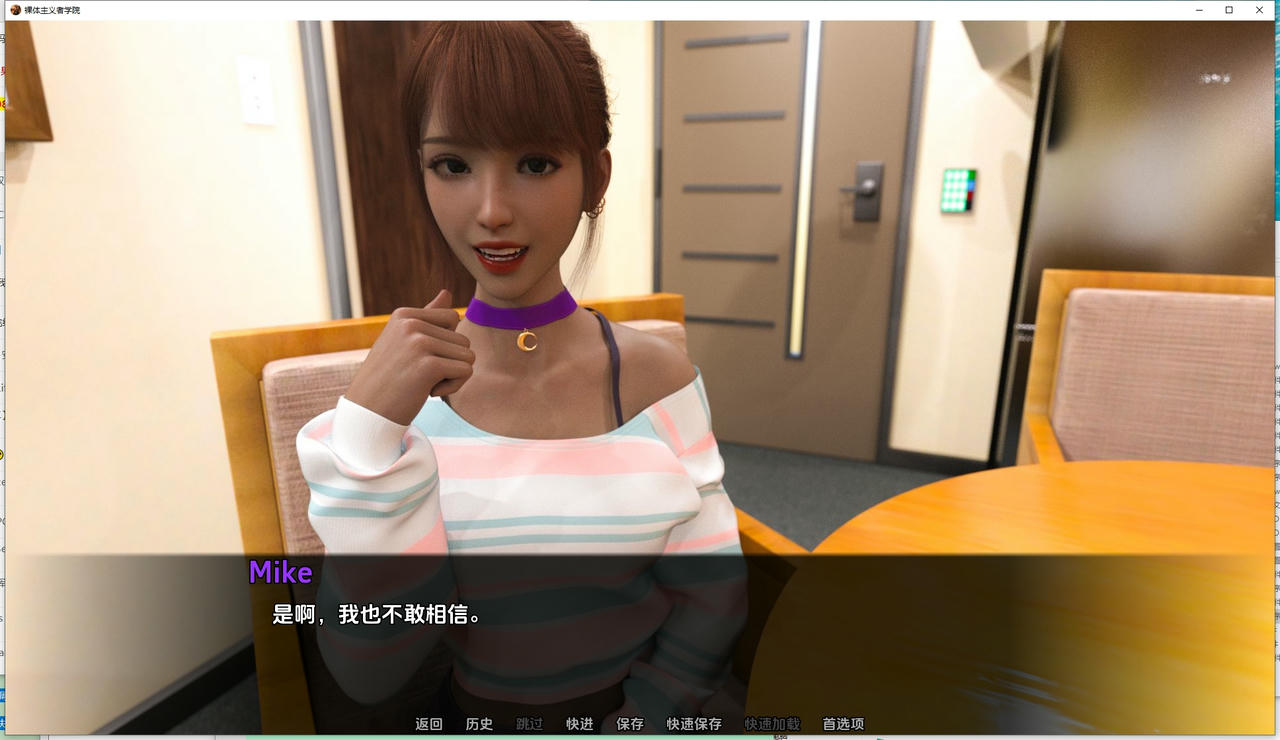Close the 裸体主义者学院 window

pos(1259,10)
